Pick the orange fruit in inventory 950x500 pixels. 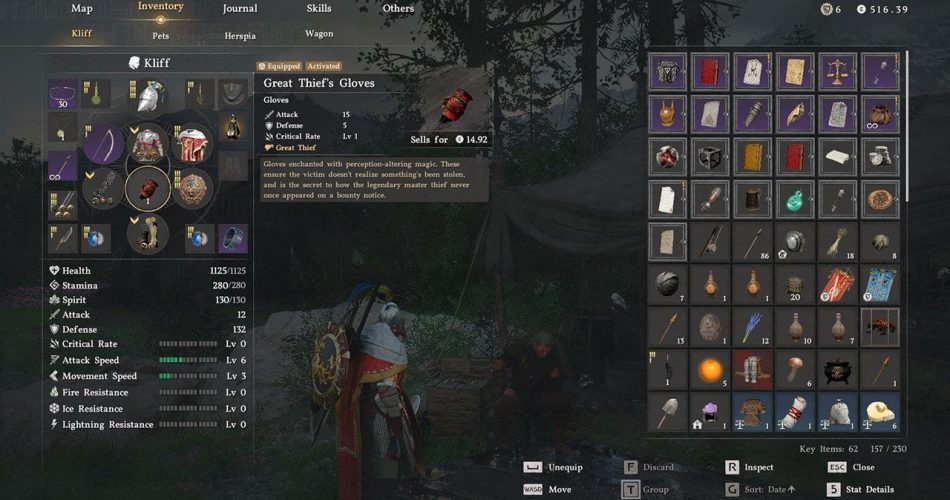click(709, 369)
